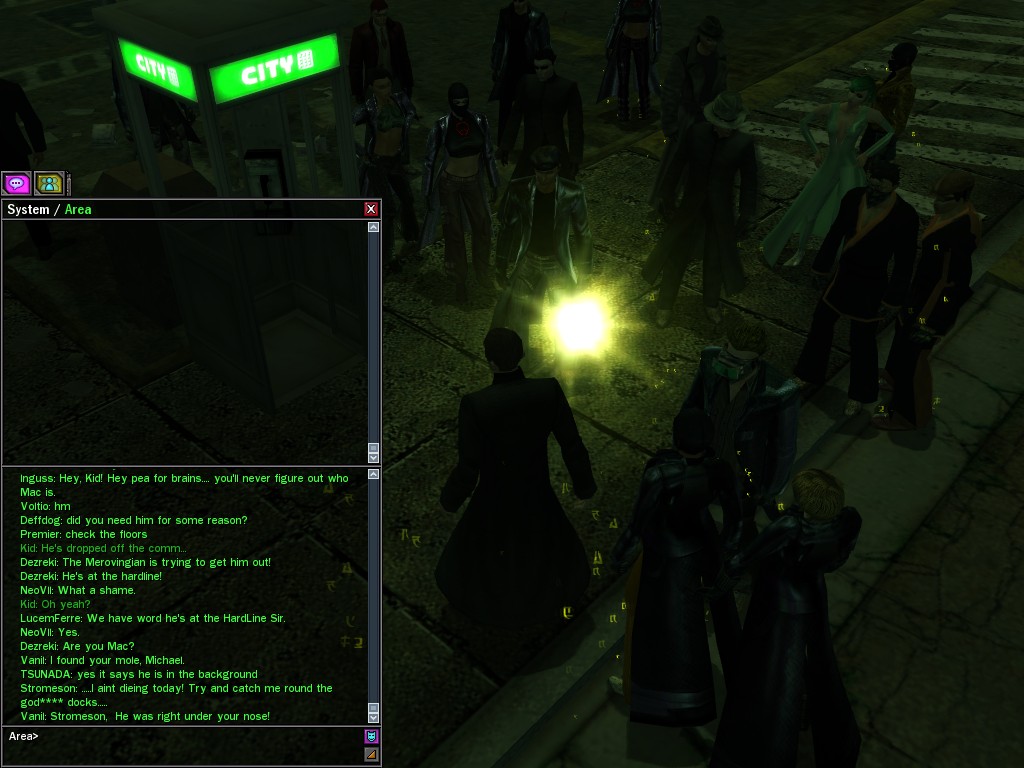Click the area chat log's scroll-up arrow
This screenshot has height=768, width=1024.
coord(374,473)
